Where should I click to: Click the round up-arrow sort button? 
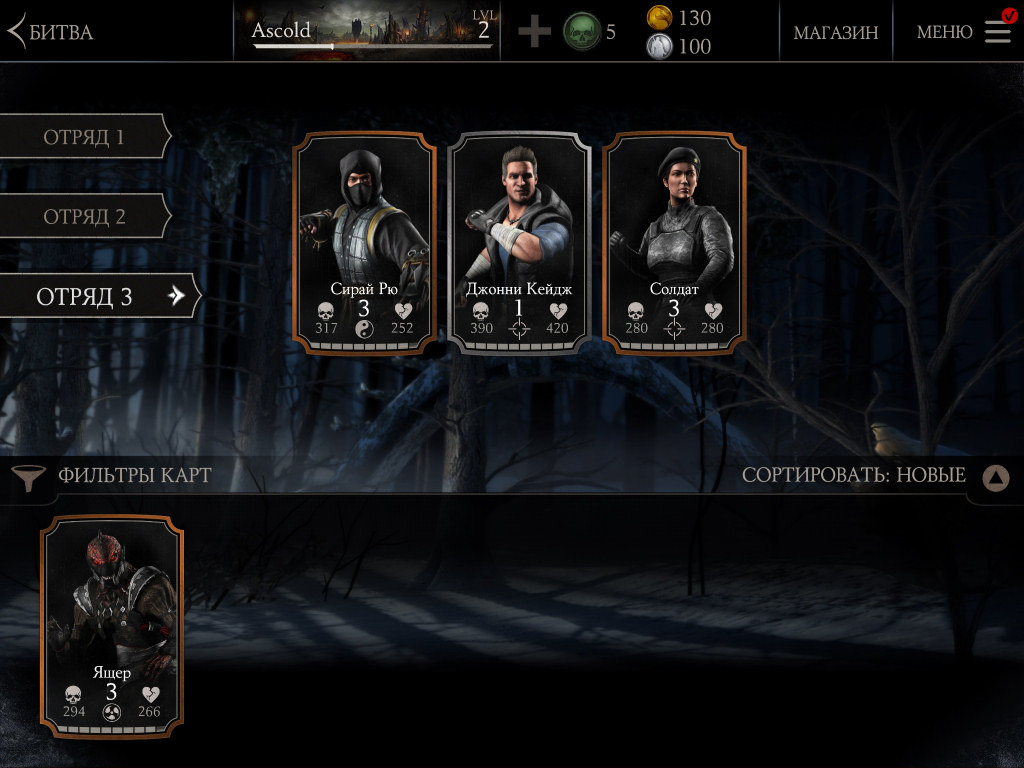click(x=995, y=478)
